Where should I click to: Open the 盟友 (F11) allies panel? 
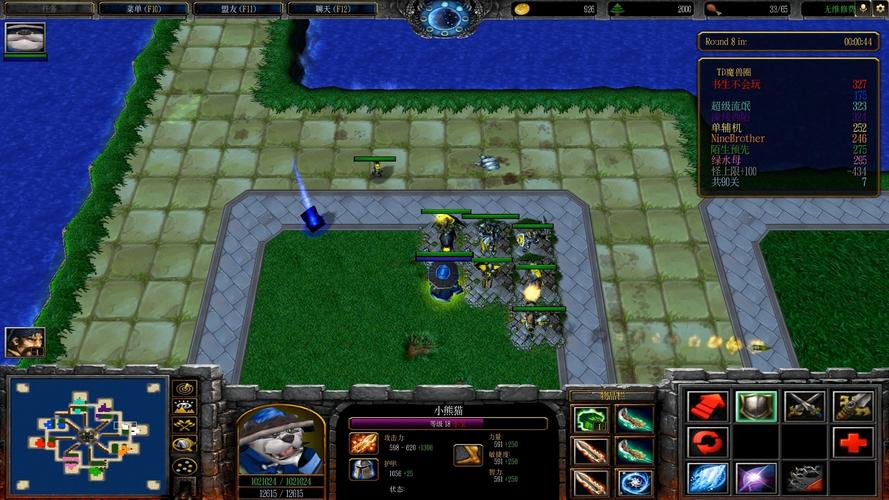point(241,9)
